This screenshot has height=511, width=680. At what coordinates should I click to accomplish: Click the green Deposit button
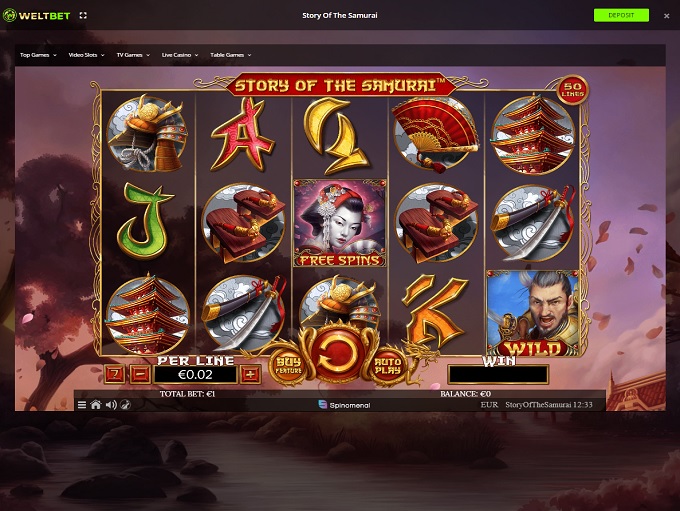[620, 15]
